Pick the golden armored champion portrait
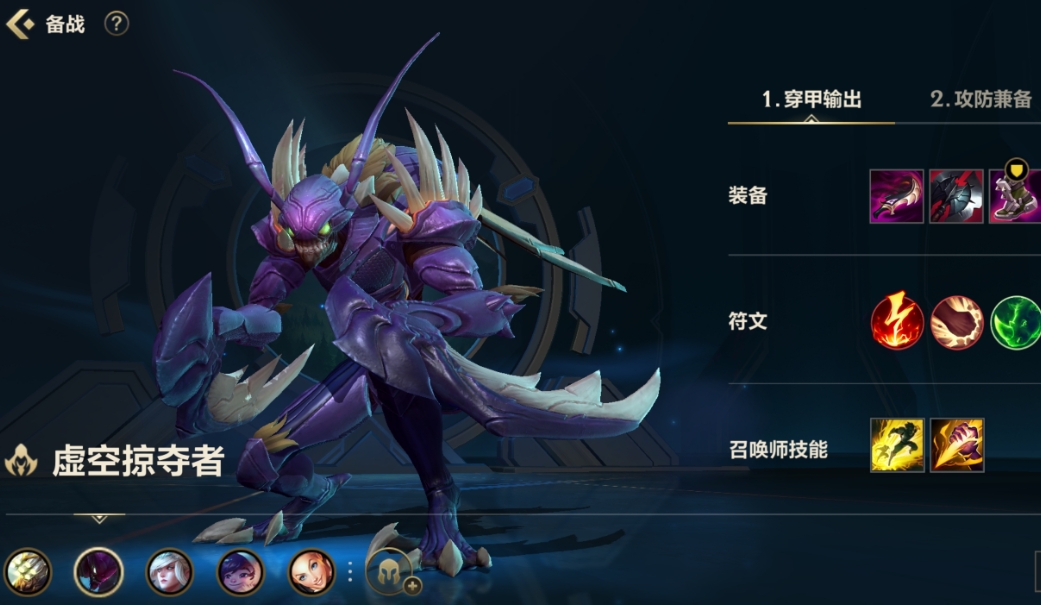Screen dimensions: 1041x605 tap(27, 572)
